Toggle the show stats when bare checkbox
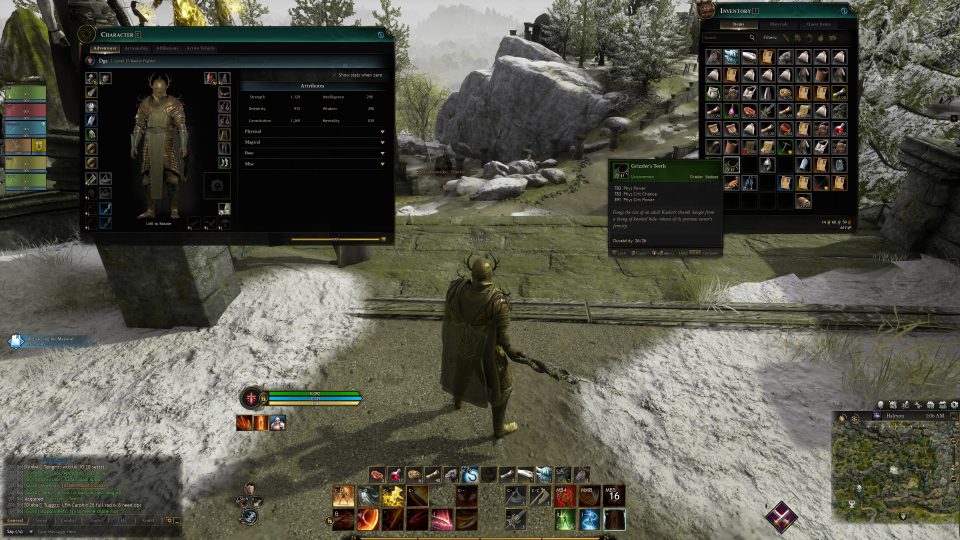Screen dimensions: 960x540 (336, 75)
